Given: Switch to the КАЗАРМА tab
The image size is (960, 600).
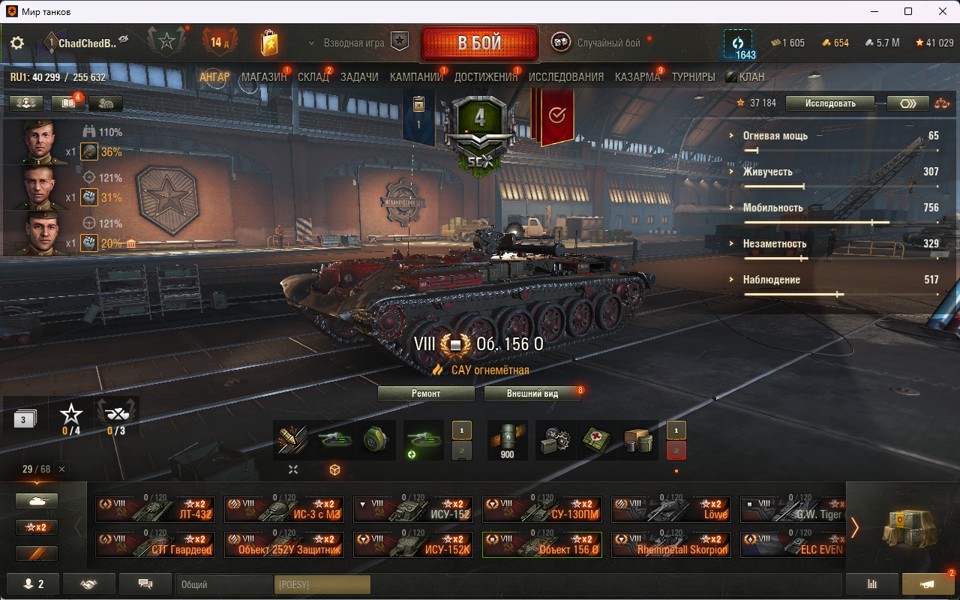Looking at the screenshot, I should coord(637,77).
